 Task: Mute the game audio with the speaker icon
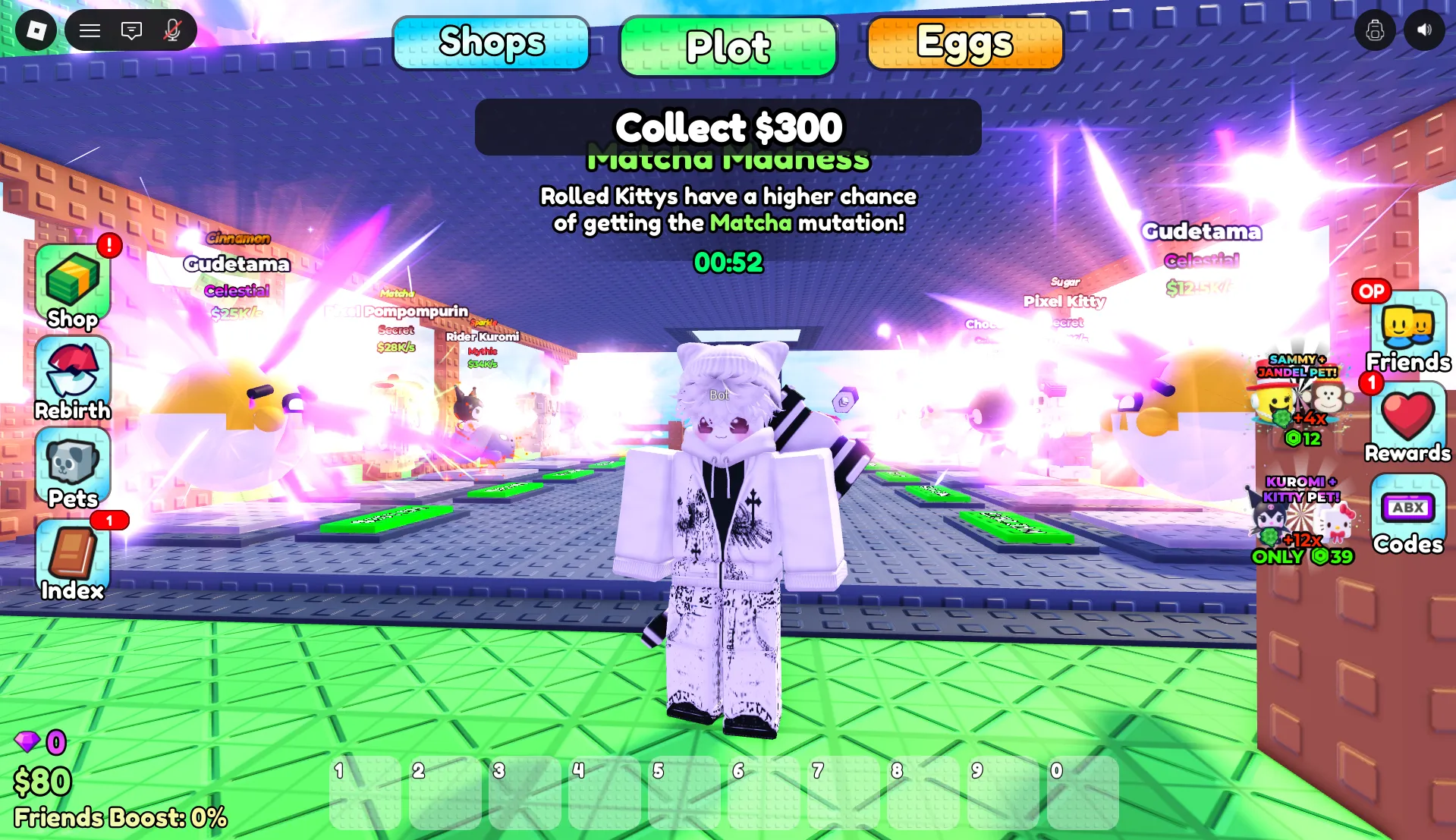coord(1425,30)
